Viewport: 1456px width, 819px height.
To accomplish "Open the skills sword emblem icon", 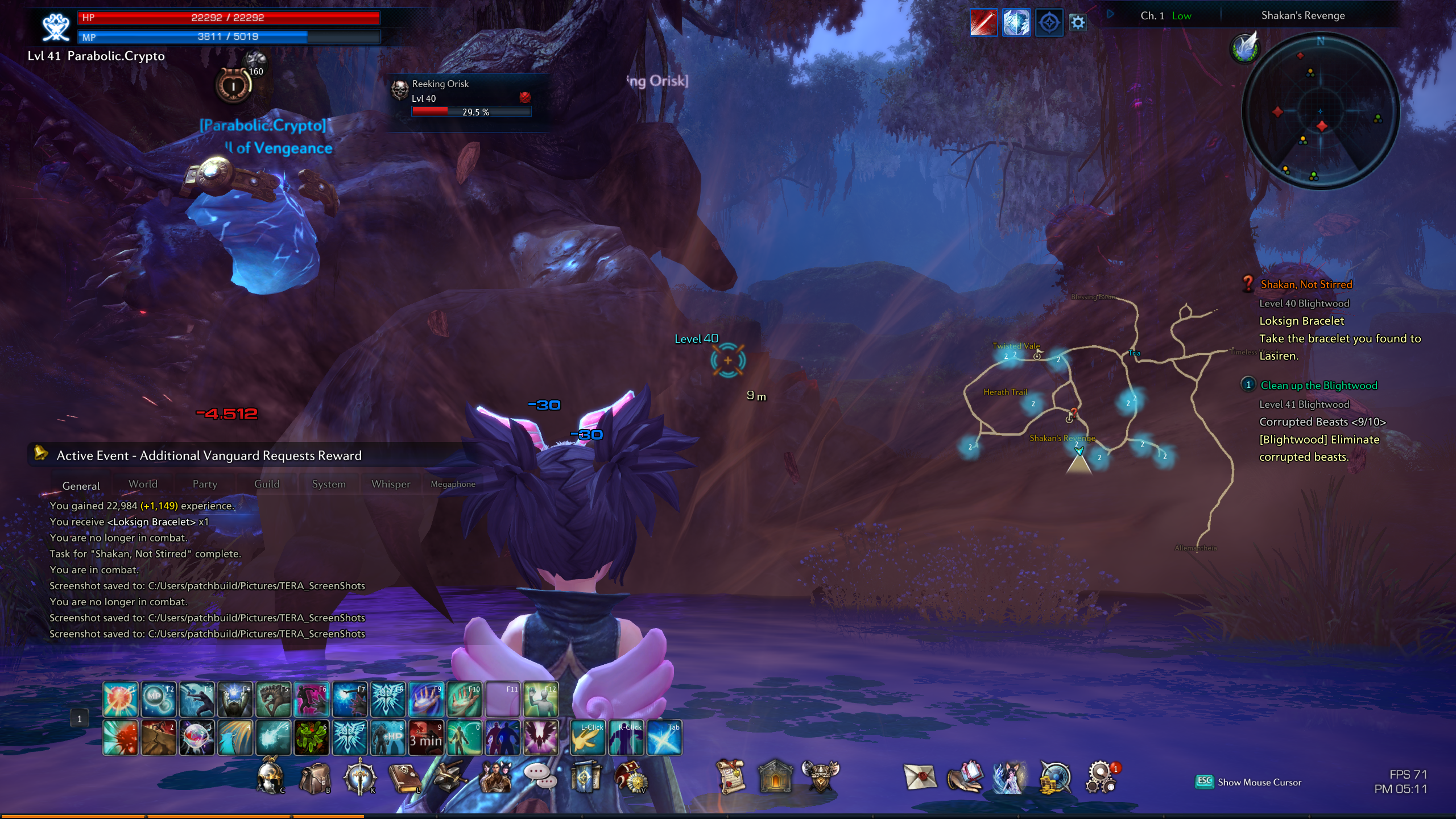I will click(359, 777).
